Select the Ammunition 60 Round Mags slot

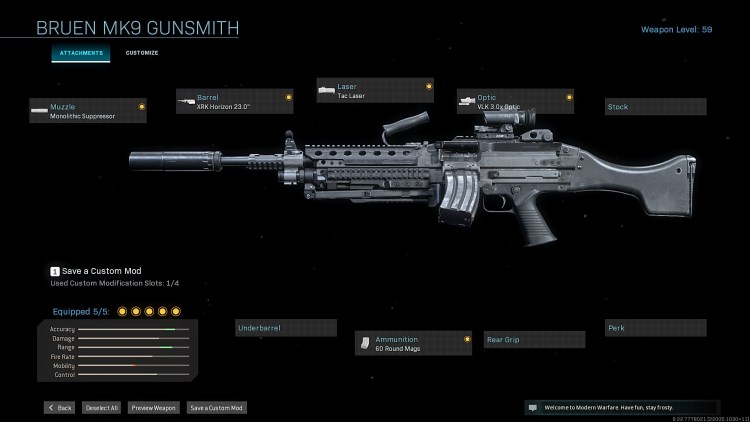414,344
